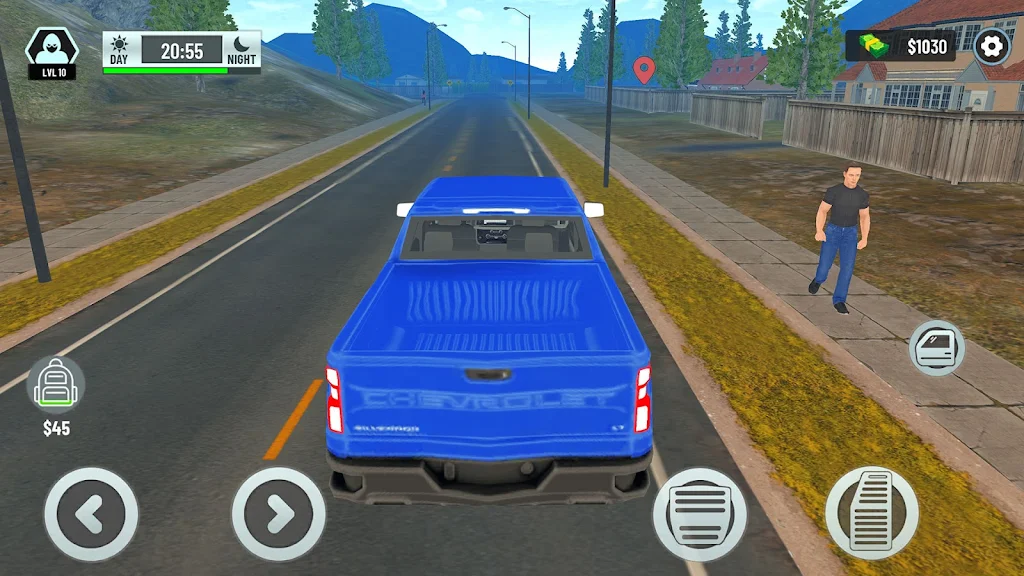
Task: Exit vehicle using the car door button
Action: tap(937, 348)
